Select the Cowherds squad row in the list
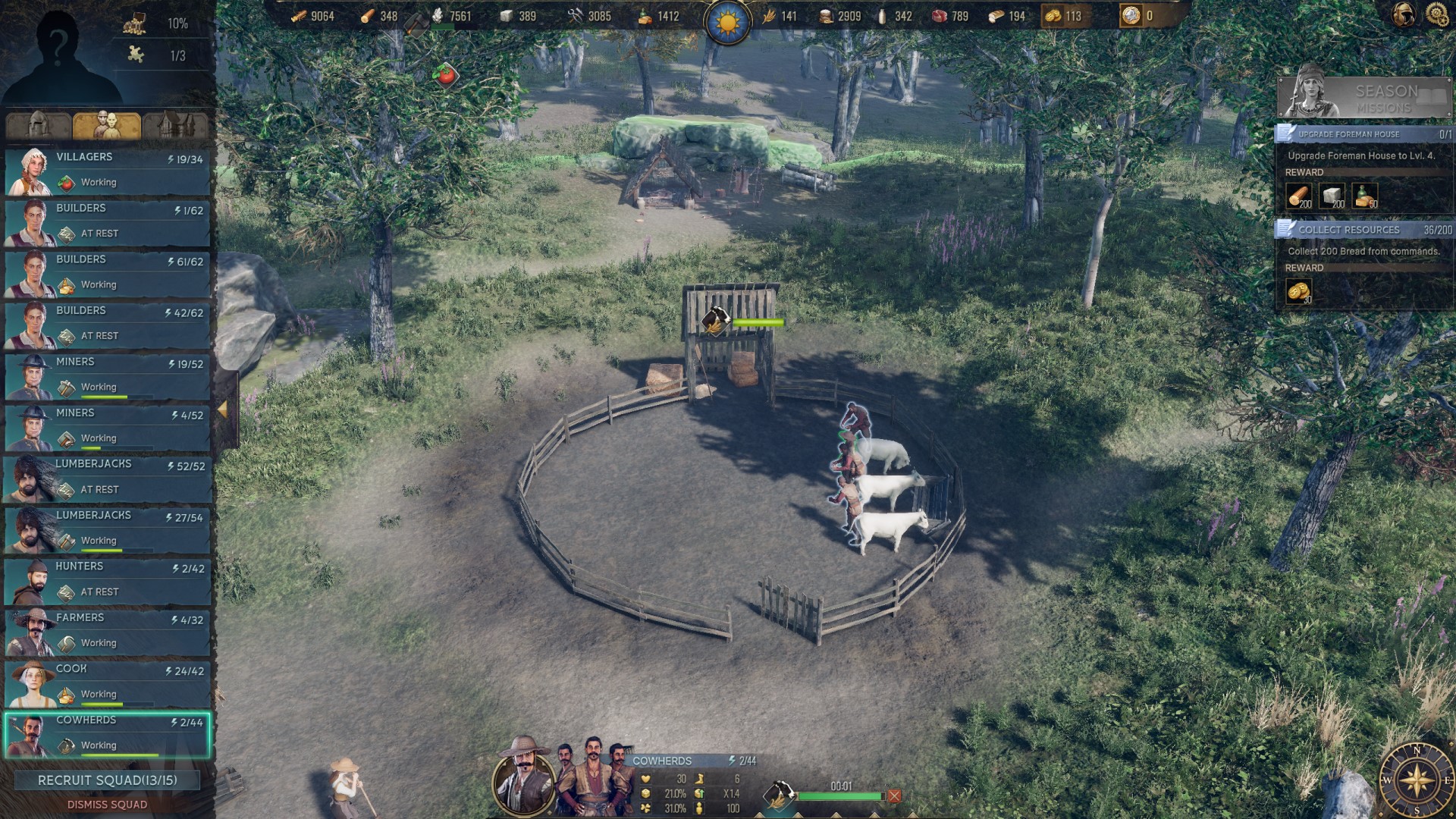1456x819 pixels. tap(107, 734)
